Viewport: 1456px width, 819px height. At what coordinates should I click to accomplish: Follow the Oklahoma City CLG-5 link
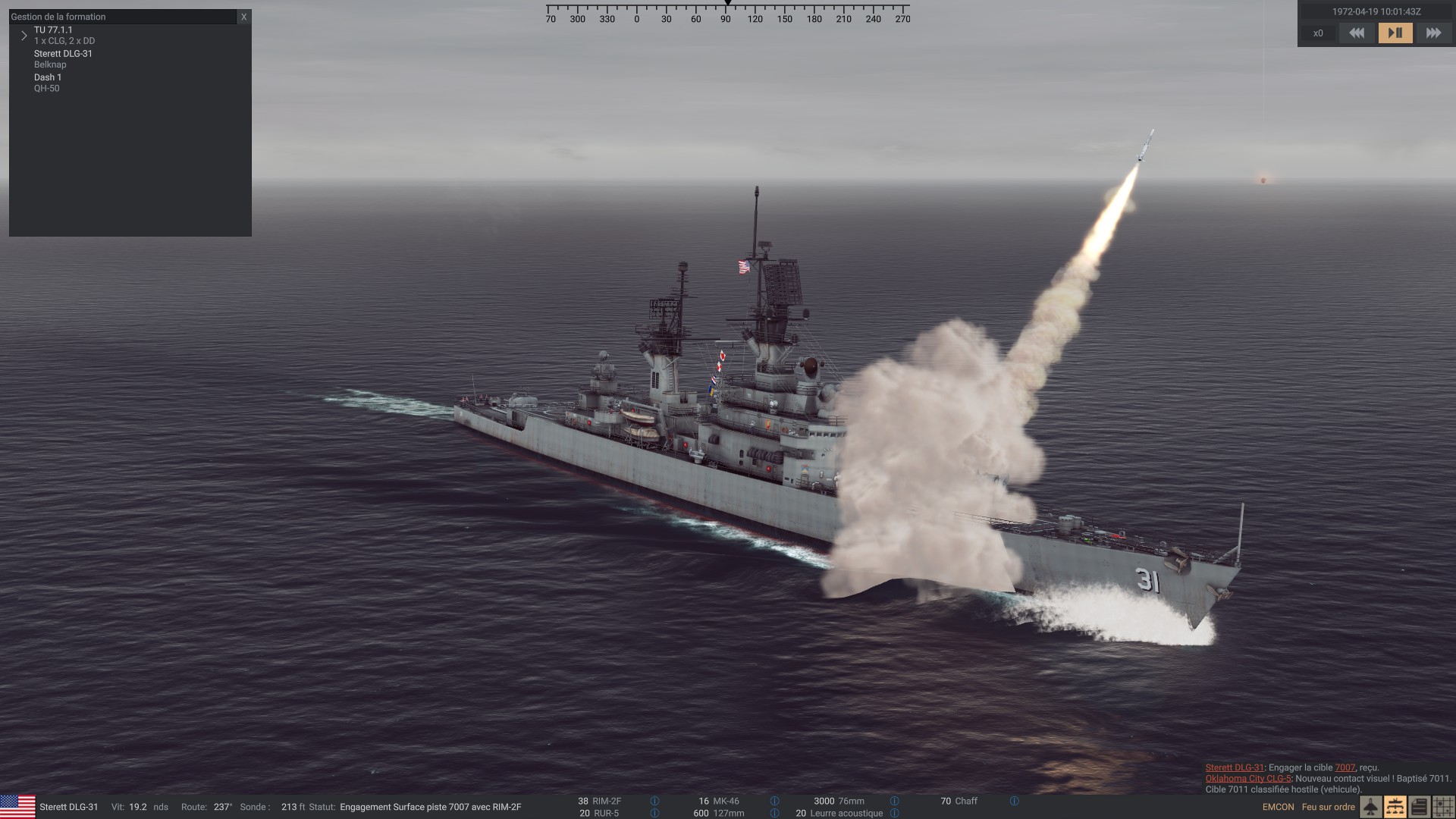point(1247,778)
